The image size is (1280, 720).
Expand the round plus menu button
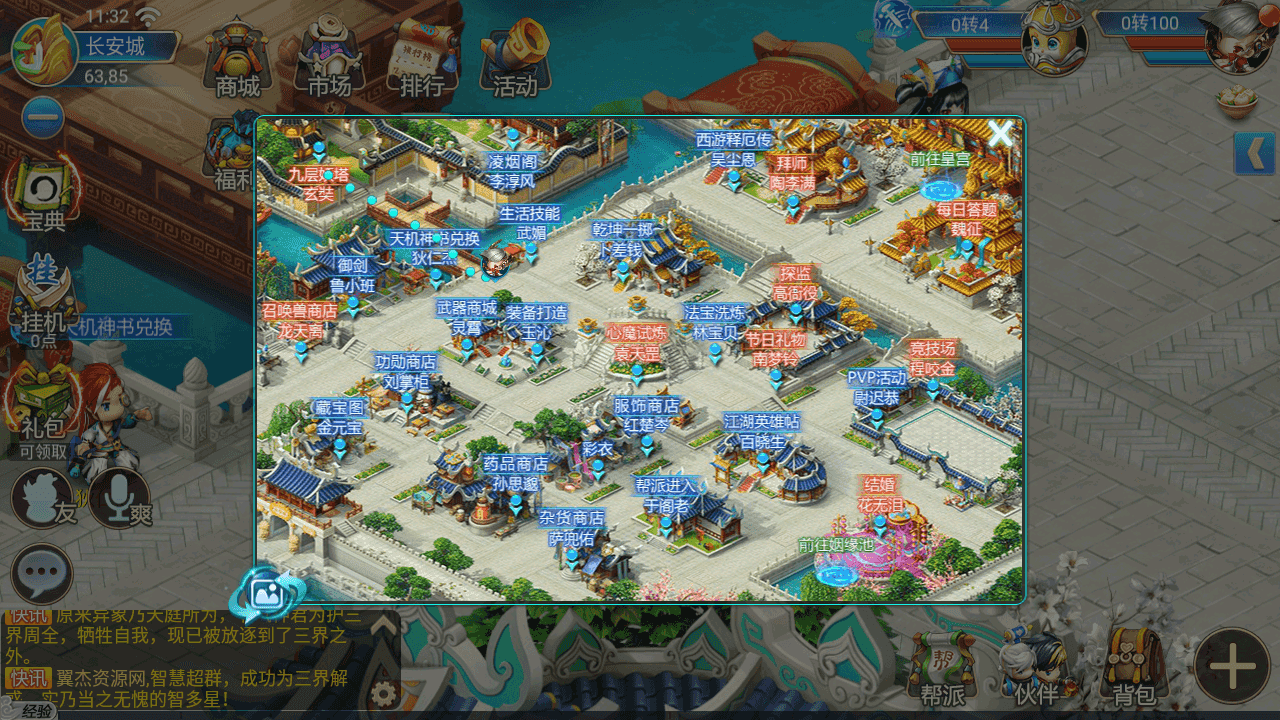[1232, 665]
